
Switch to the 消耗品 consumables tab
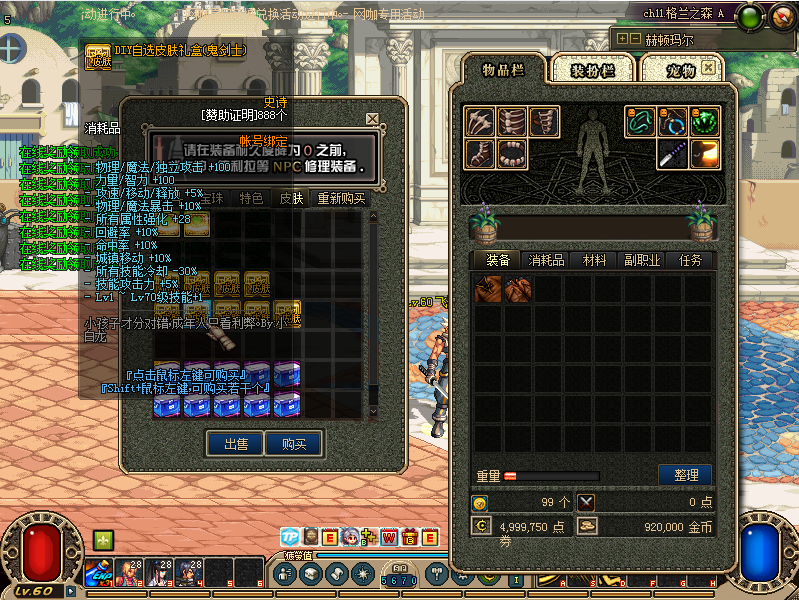pos(546,260)
